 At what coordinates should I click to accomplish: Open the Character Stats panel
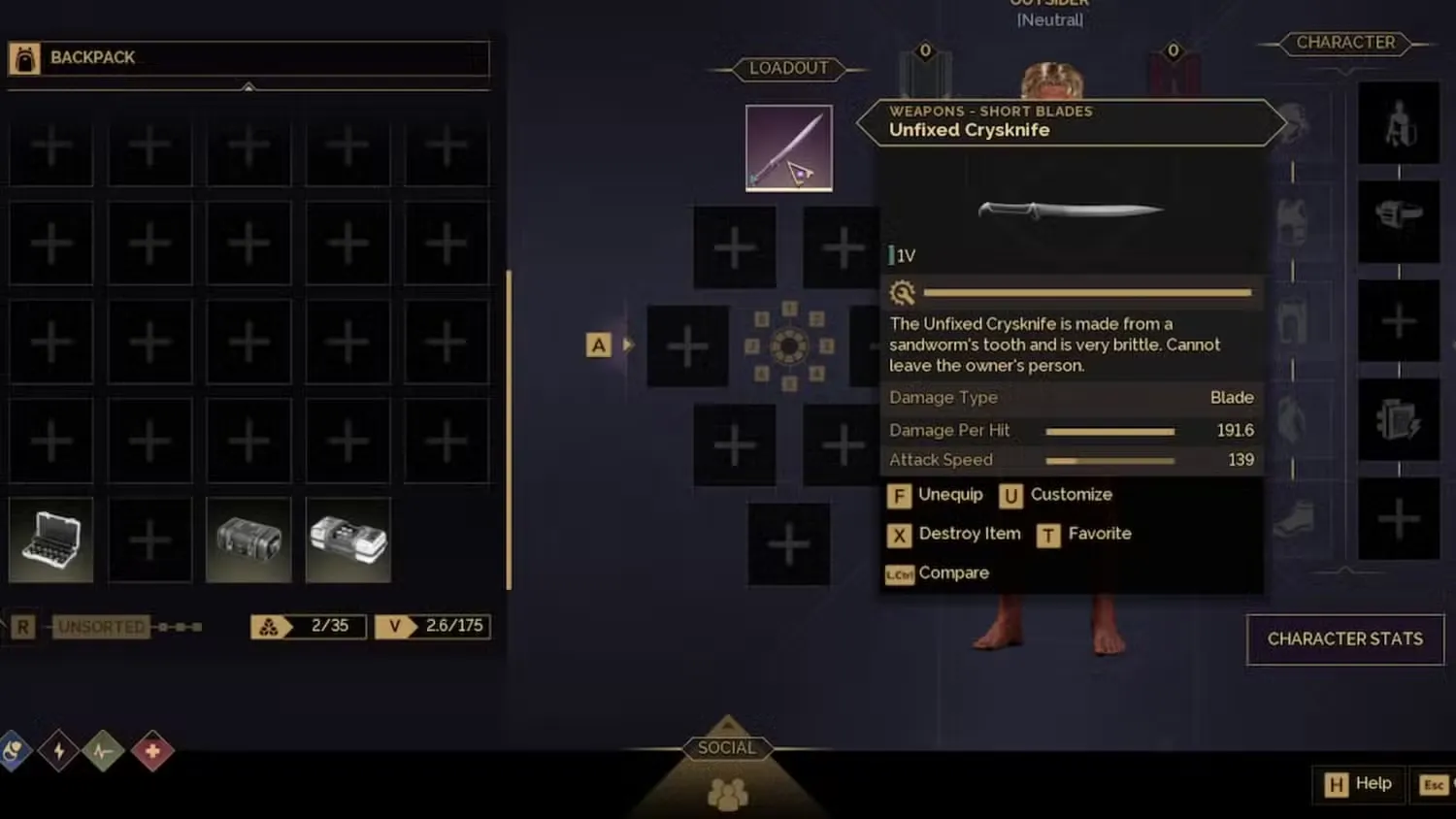pyautogui.click(x=1344, y=639)
